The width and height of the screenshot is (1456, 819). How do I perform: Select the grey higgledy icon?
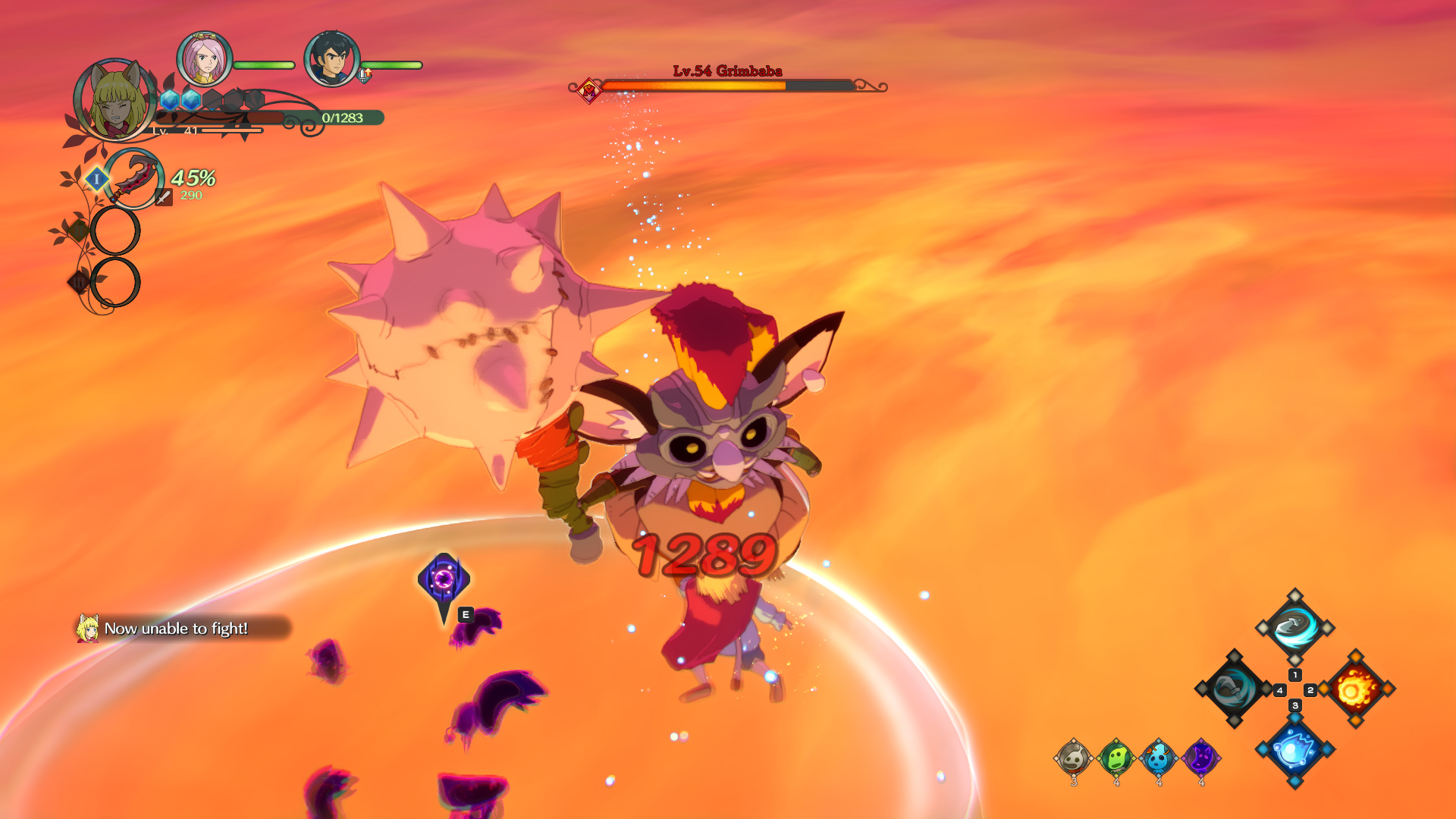point(1073,758)
